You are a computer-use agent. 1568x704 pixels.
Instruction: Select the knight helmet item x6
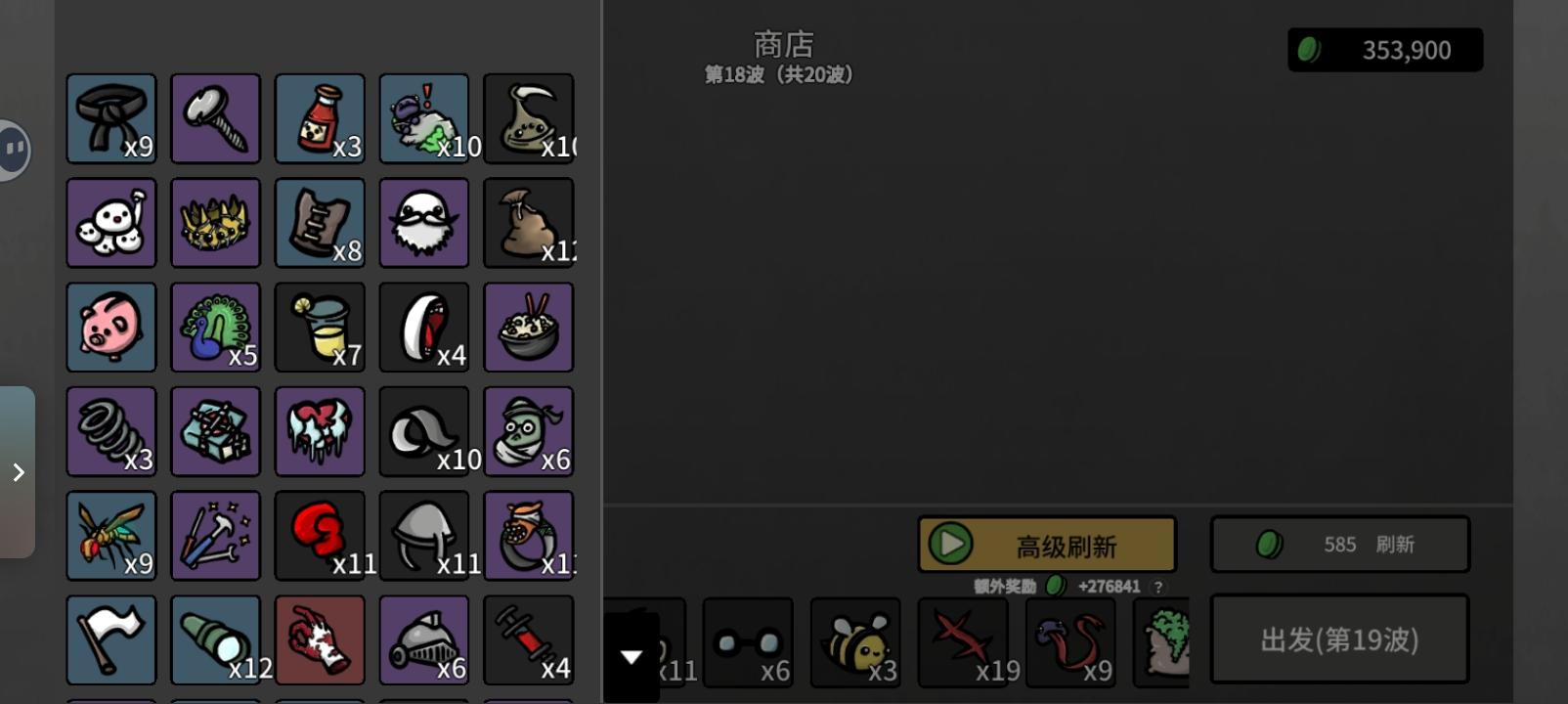coord(424,639)
